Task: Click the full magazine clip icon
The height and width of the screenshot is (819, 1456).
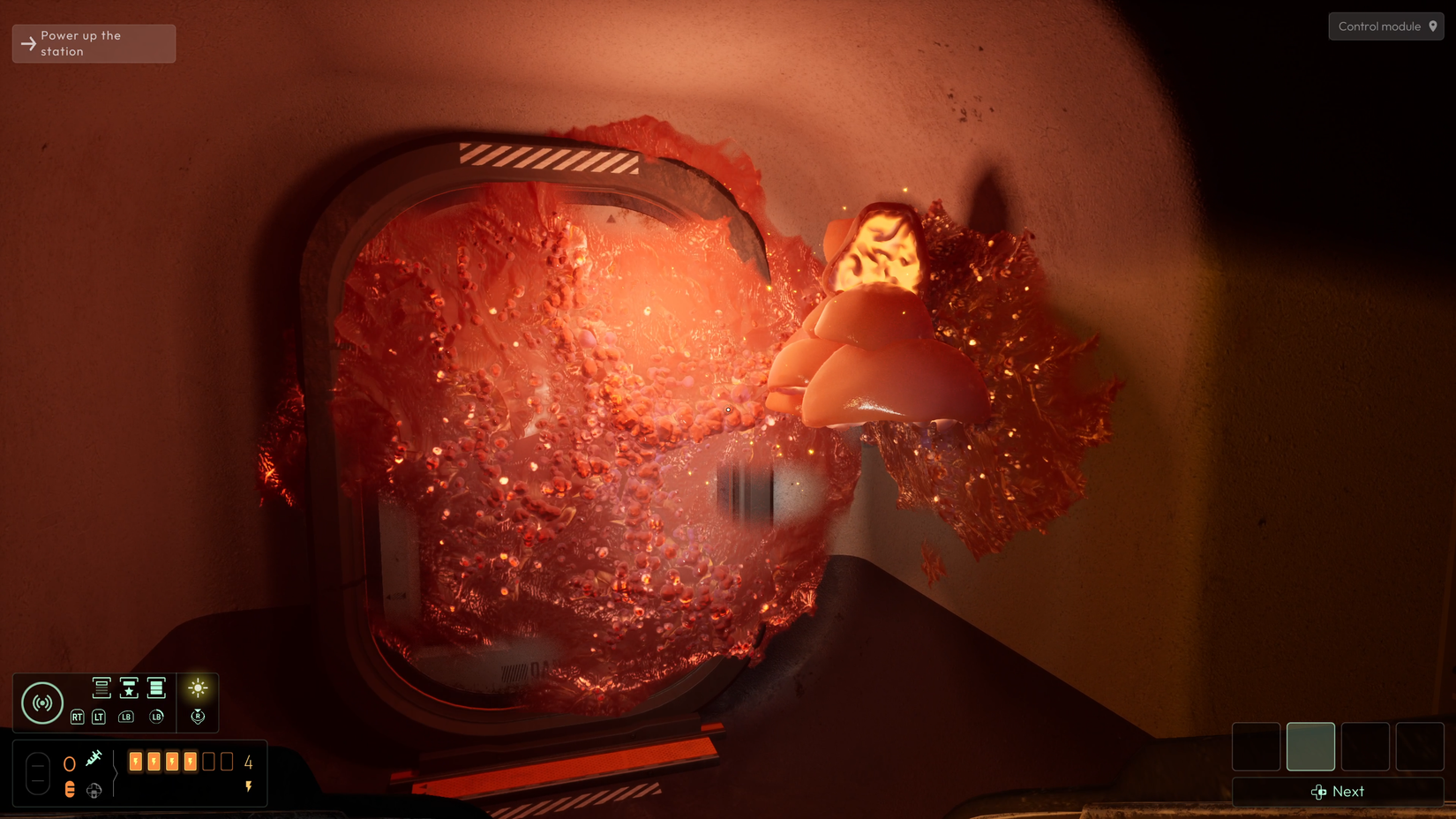Action: point(156,689)
